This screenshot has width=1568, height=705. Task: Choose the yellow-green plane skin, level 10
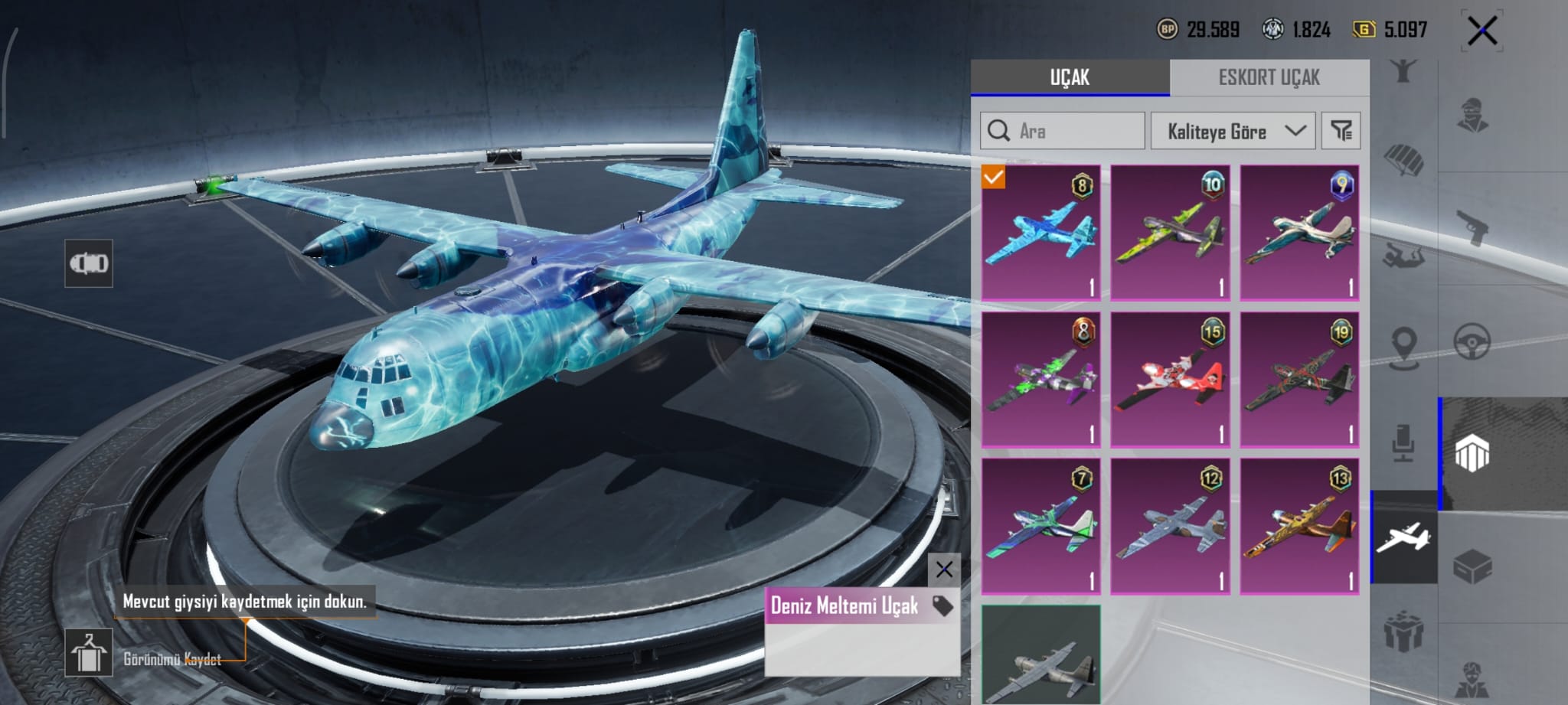click(1170, 232)
